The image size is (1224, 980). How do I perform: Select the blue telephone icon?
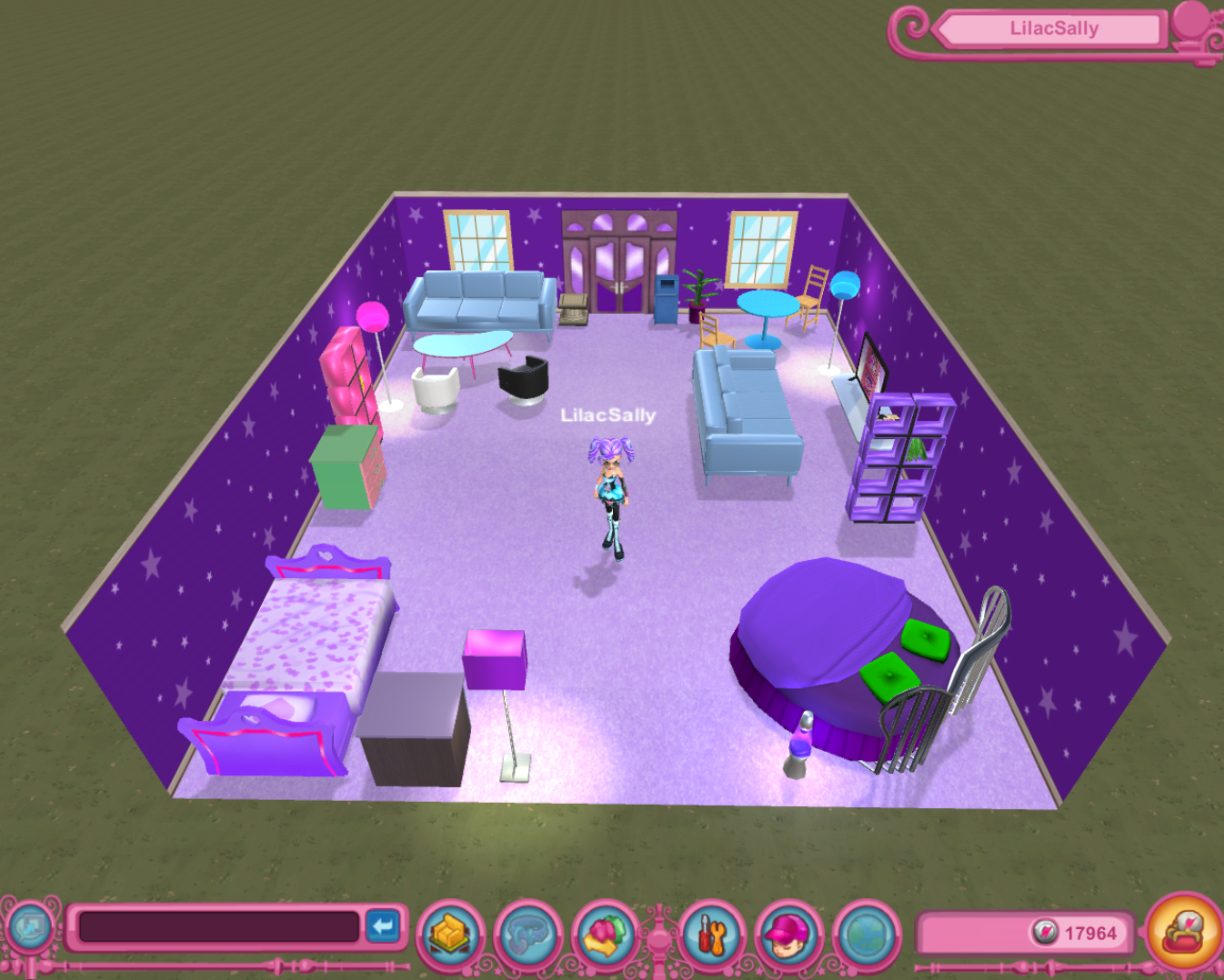(529, 933)
